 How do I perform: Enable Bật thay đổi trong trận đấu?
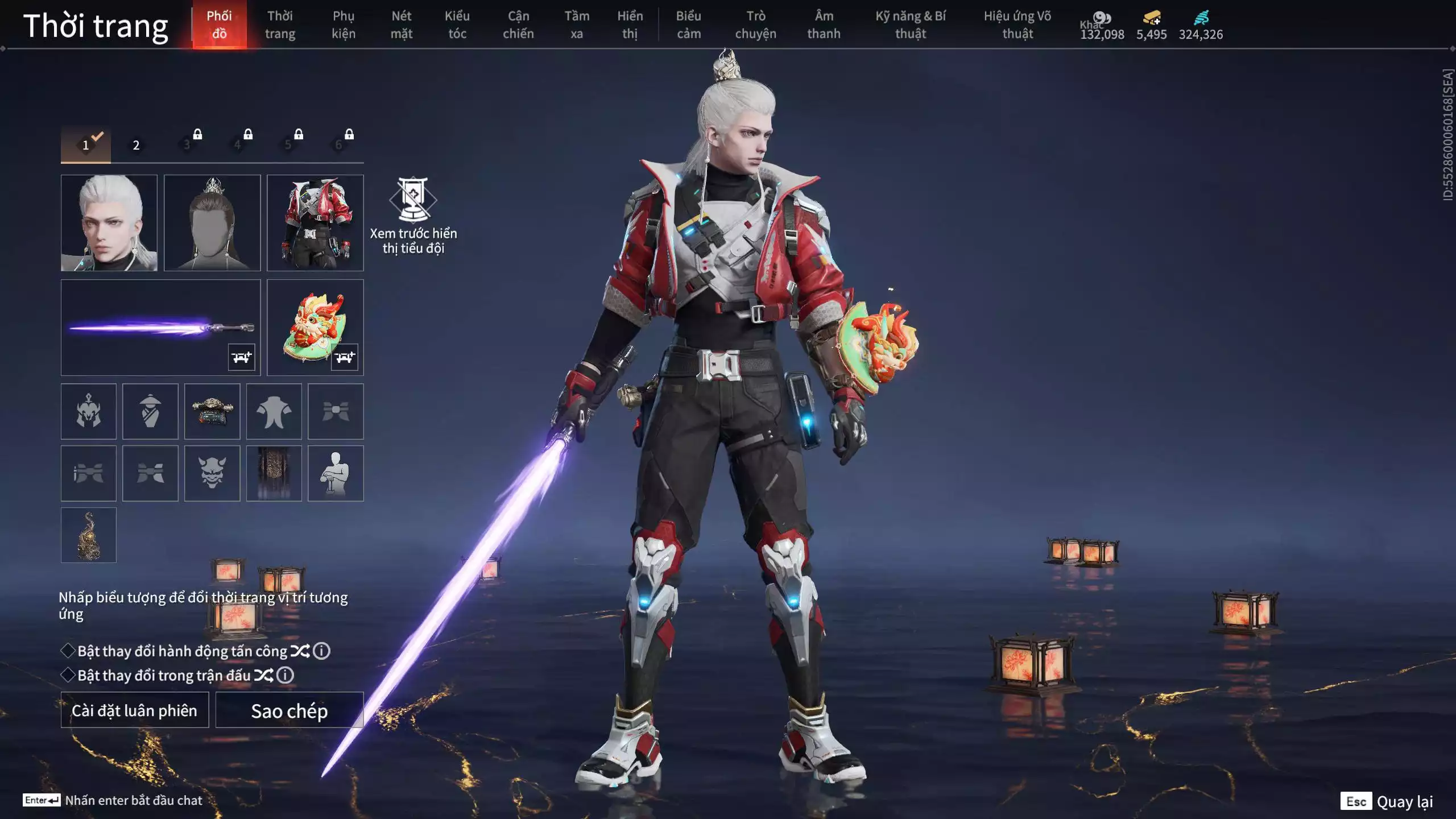68,675
